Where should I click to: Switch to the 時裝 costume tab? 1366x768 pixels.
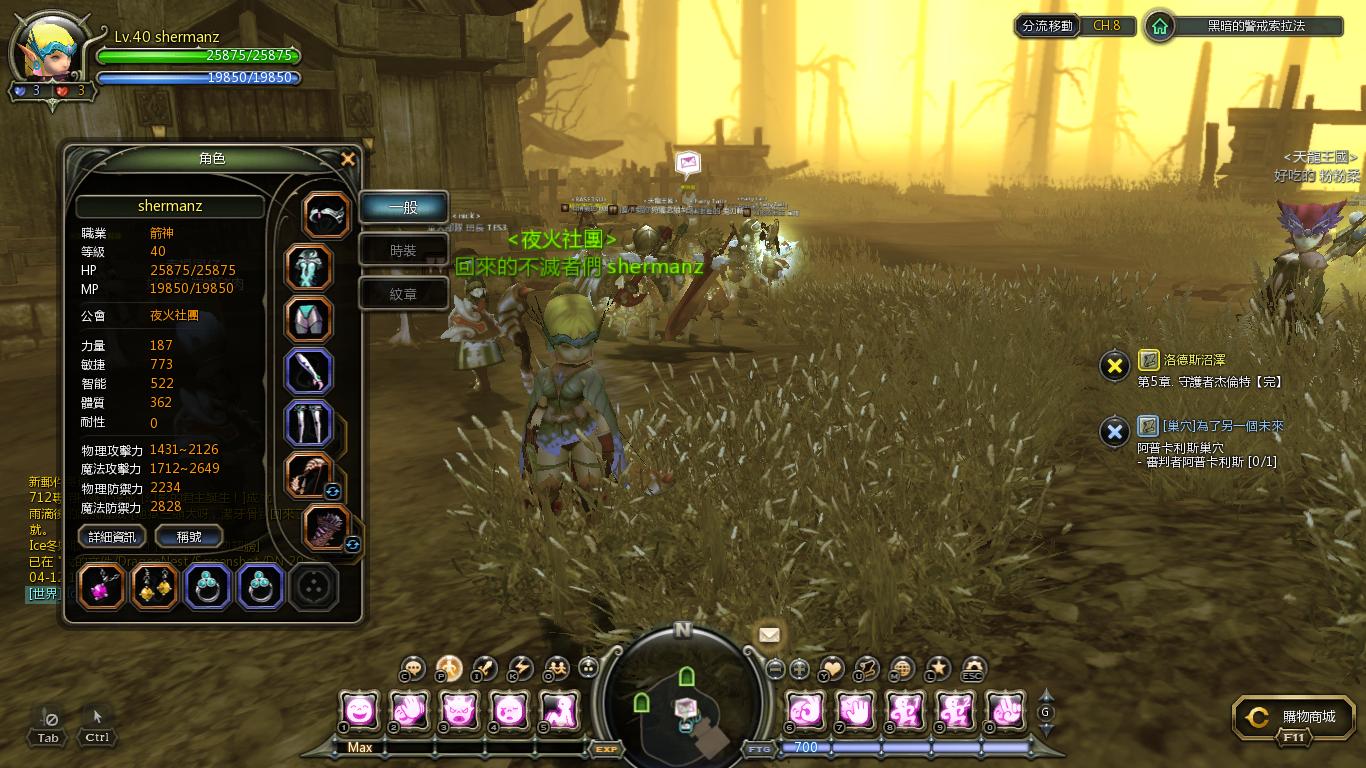tap(403, 251)
